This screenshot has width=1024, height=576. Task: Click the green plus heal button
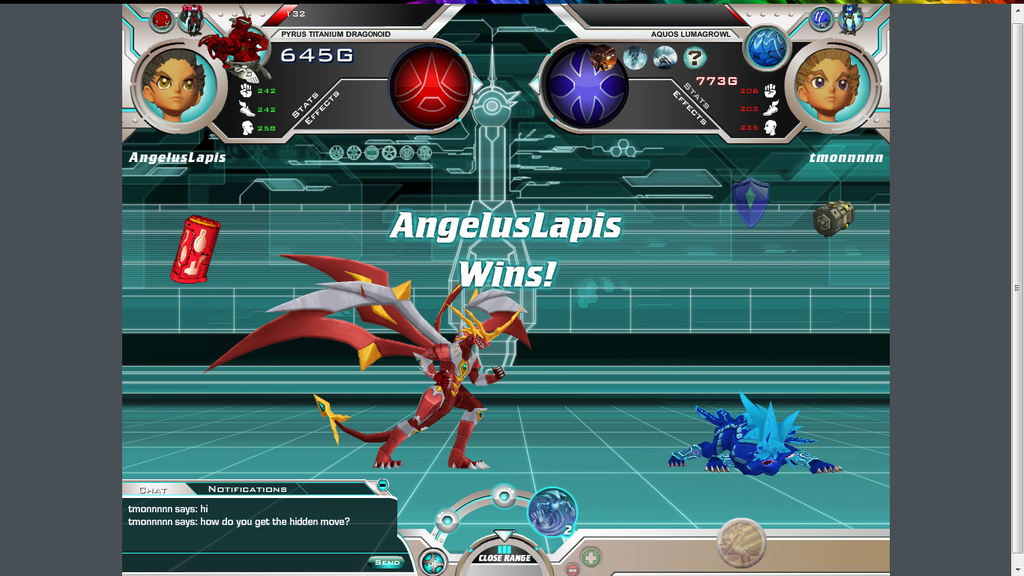click(x=591, y=557)
